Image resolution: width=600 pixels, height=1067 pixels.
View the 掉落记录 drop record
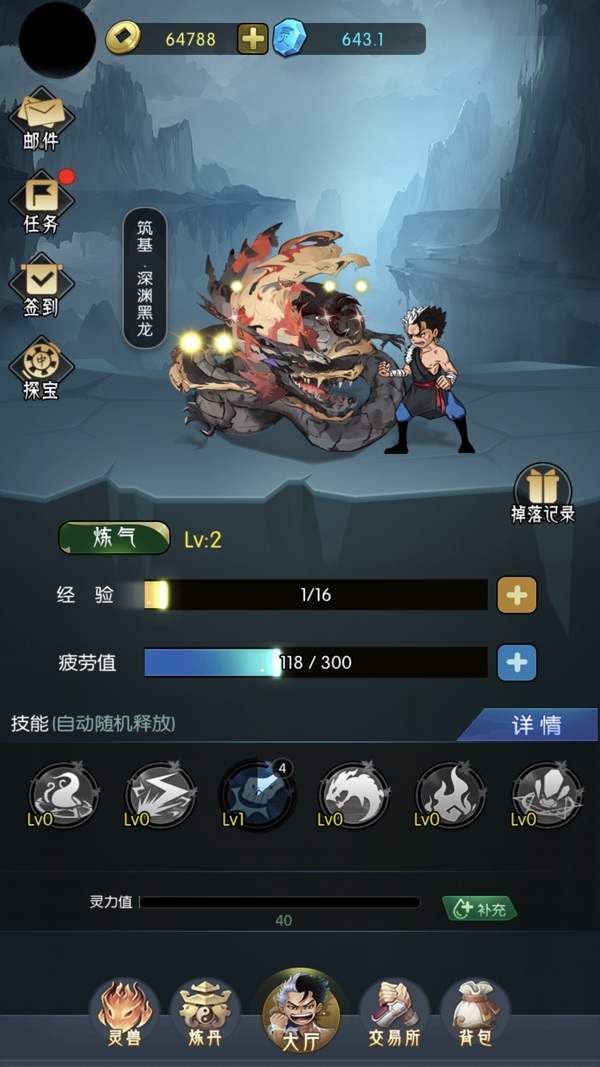click(542, 495)
